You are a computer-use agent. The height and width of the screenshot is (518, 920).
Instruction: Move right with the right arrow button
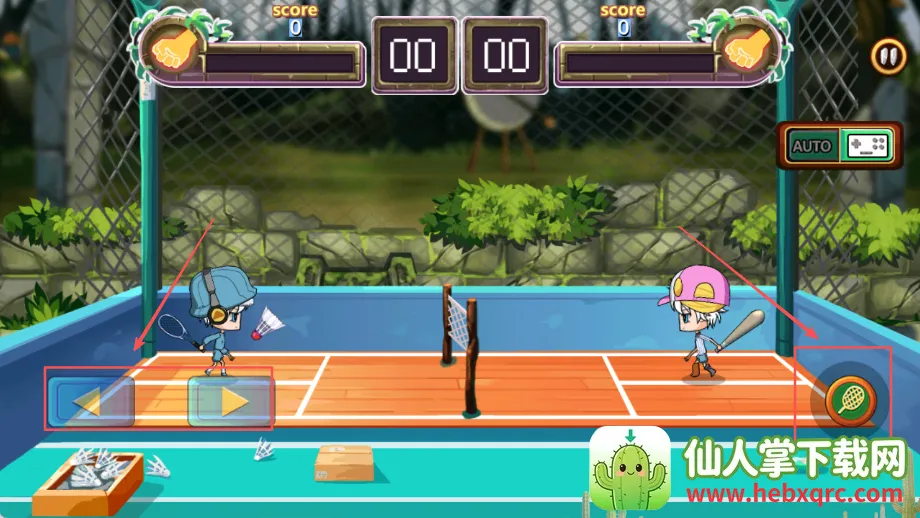pyautogui.click(x=231, y=401)
